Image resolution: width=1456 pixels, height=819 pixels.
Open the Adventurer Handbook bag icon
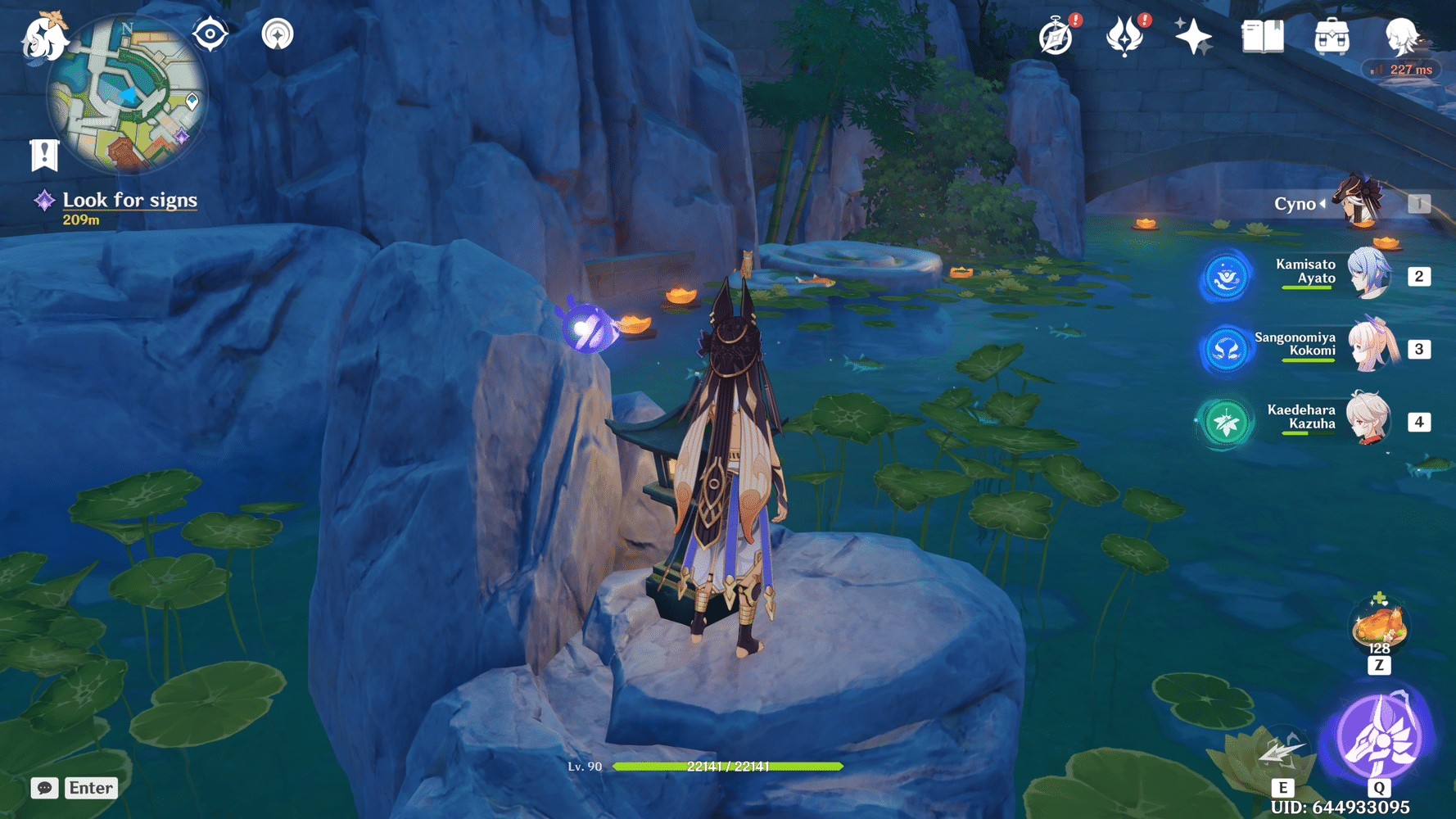tap(1333, 35)
